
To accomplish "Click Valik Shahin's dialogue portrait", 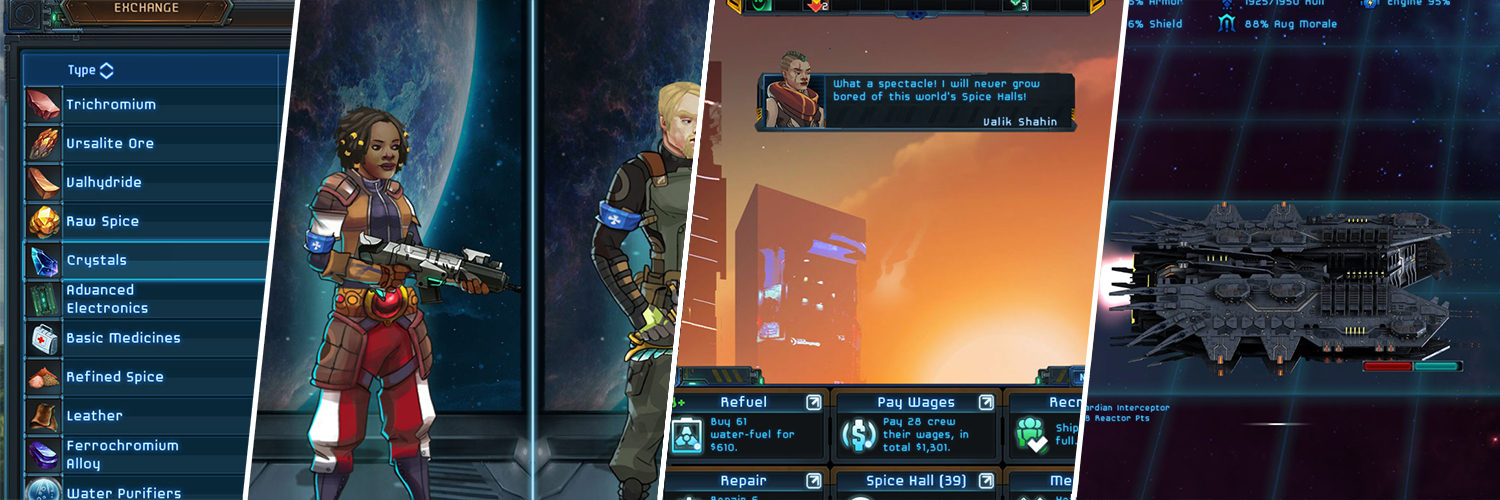I will (794, 101).
